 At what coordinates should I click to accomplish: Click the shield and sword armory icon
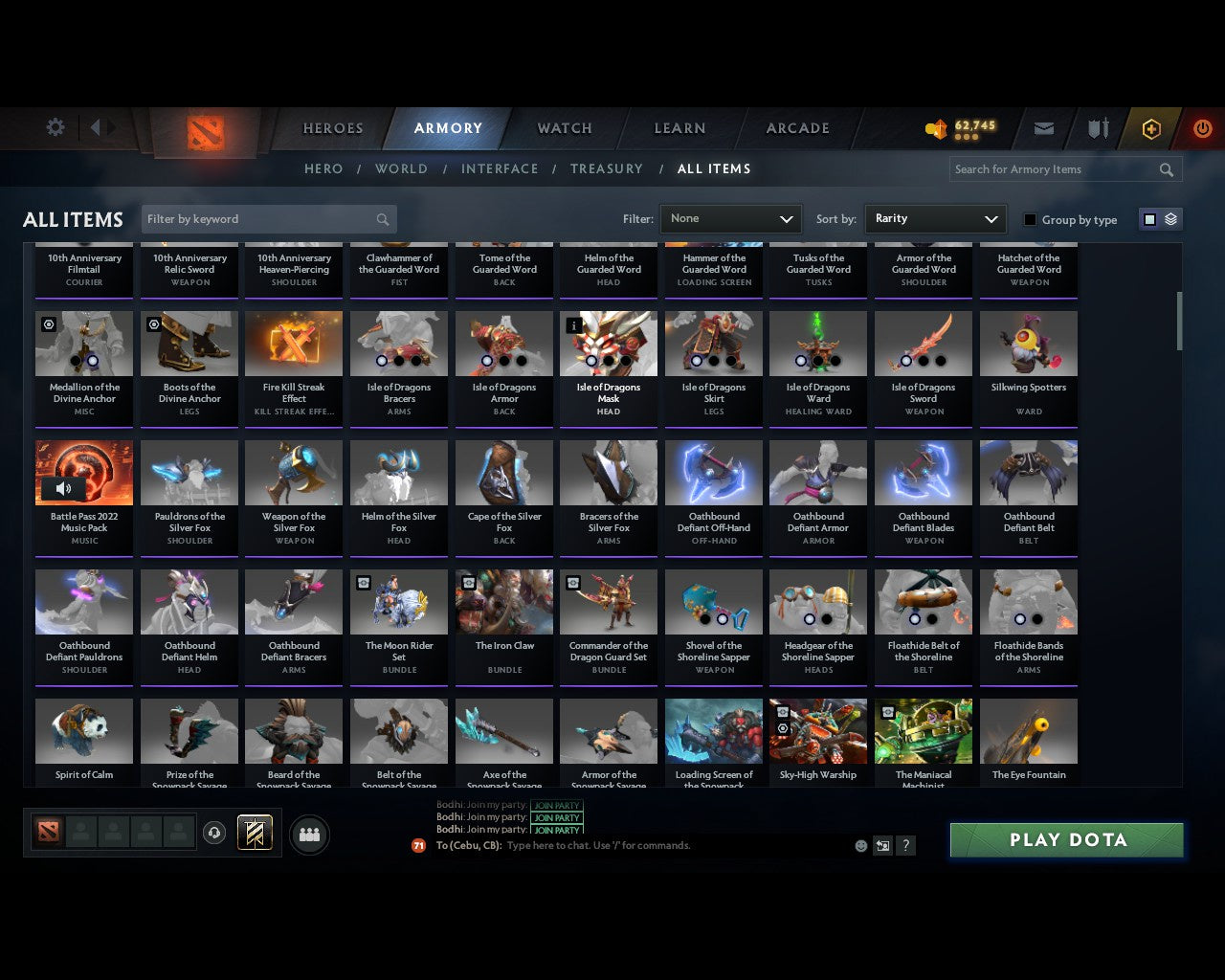(1097, 128)
